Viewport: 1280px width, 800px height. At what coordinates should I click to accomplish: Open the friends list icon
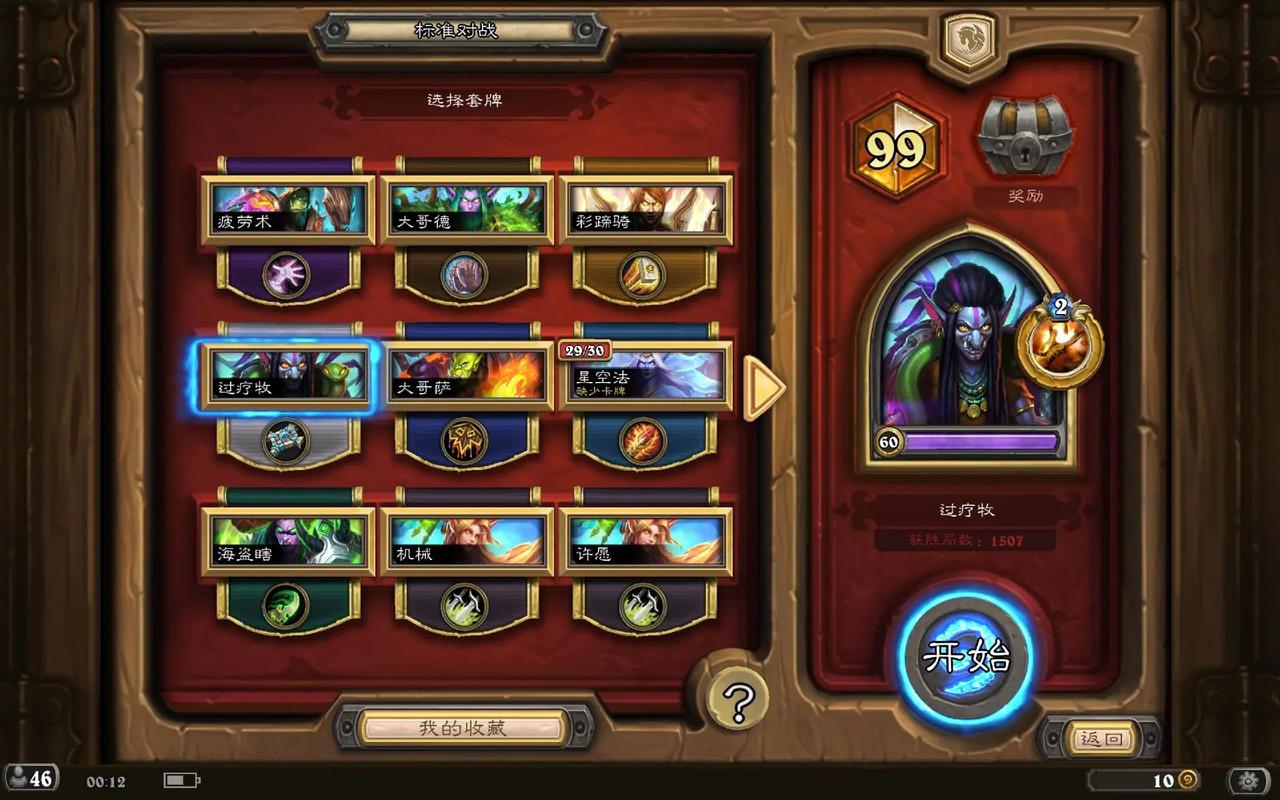(x=30, y=779)
